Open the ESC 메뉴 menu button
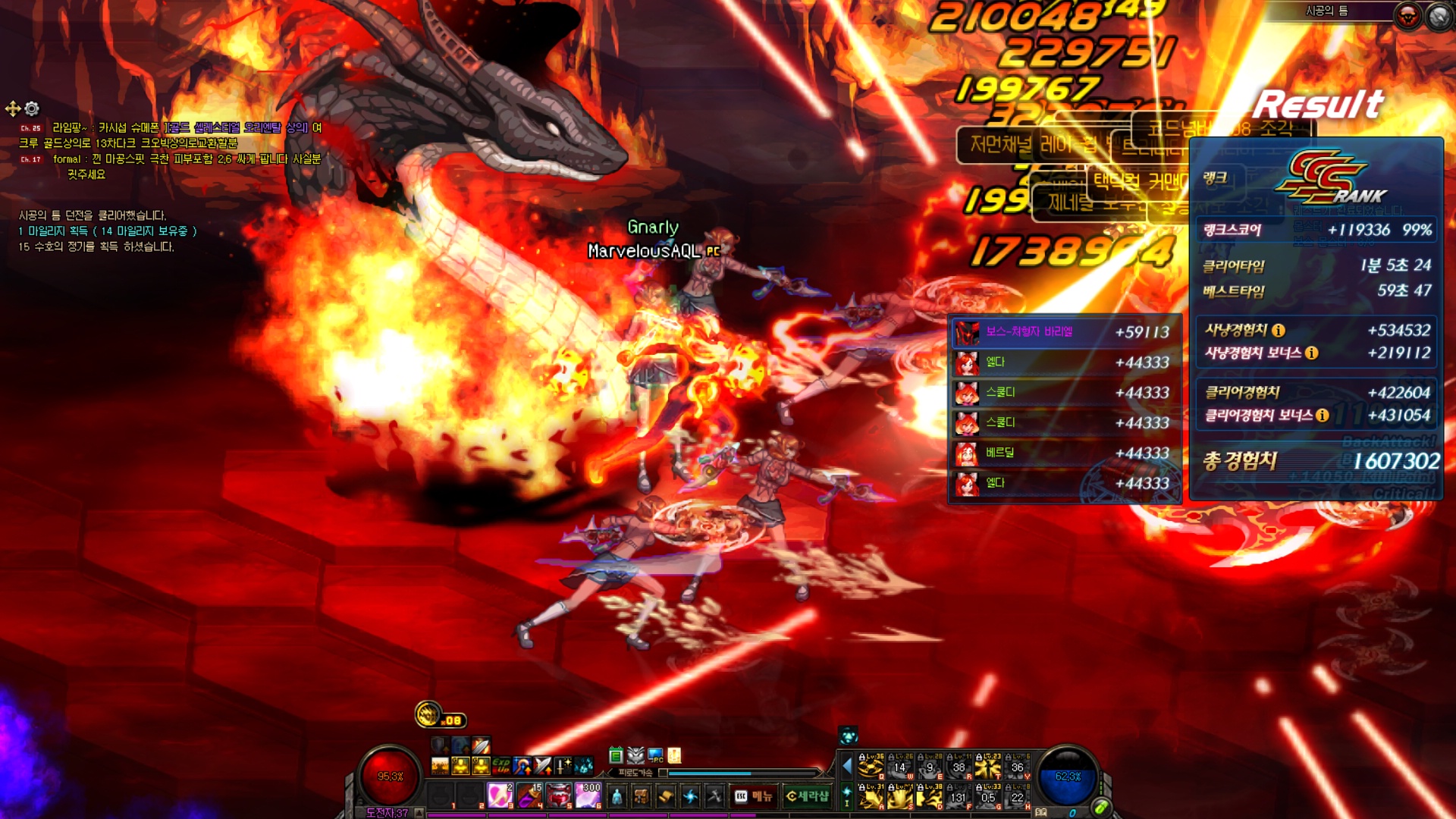Image resolution: width=1456 pixels, height=819 pixels. click(753, 796)
